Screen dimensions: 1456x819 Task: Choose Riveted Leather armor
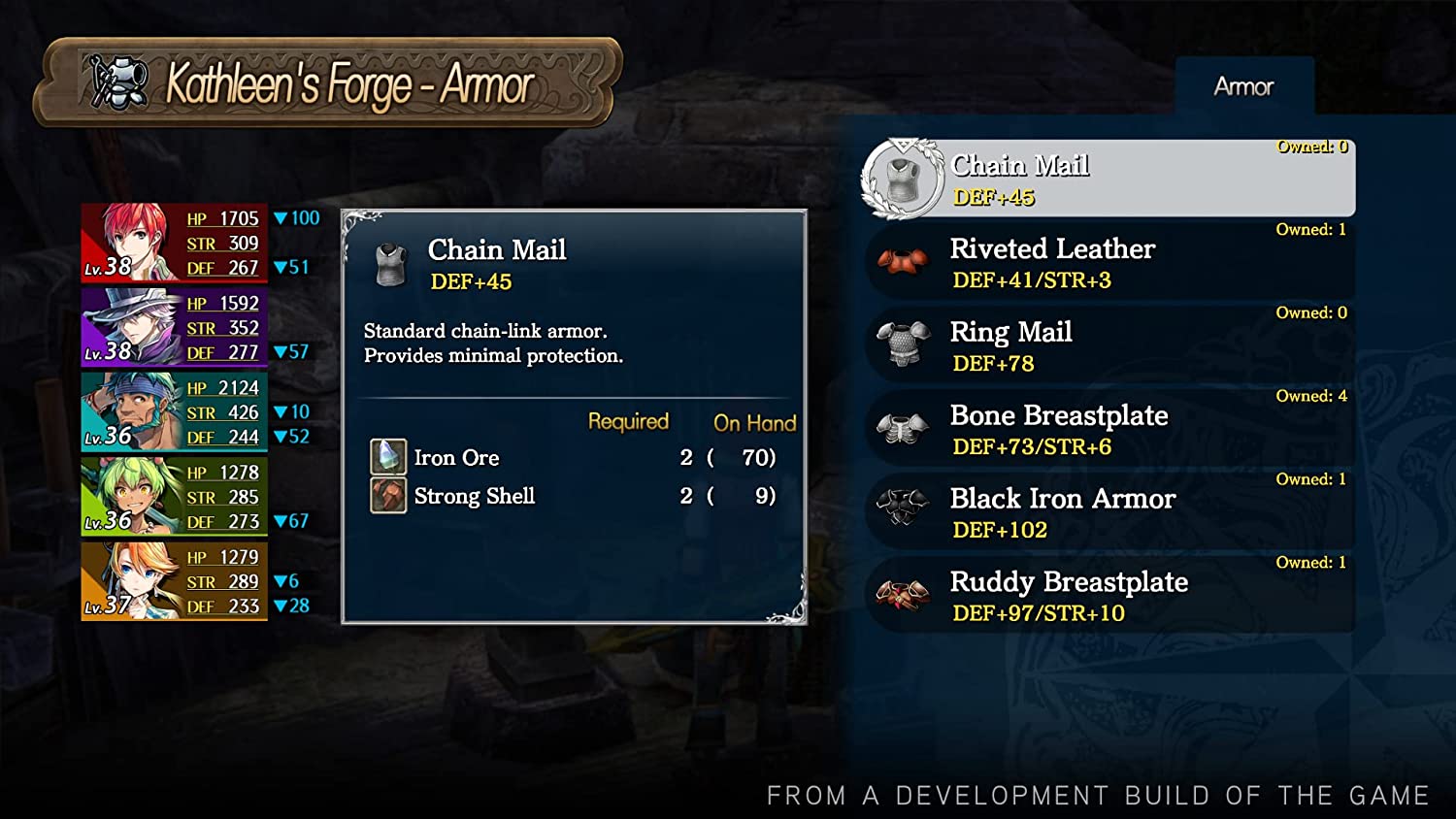(x=1107, y=263)
